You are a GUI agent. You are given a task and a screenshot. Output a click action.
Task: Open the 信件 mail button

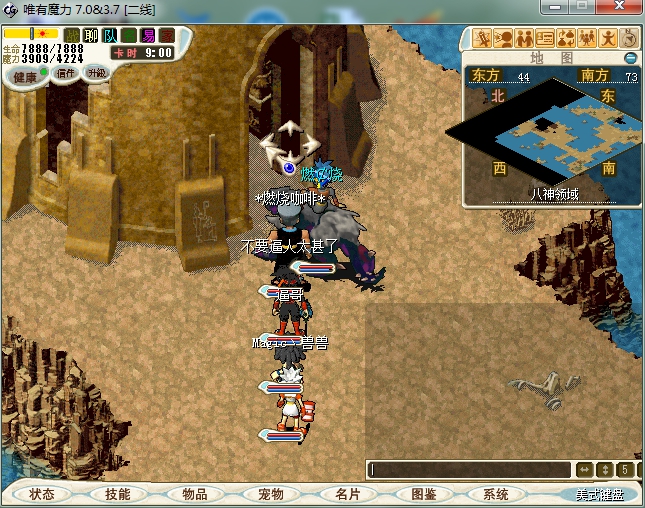coord(65,73)
